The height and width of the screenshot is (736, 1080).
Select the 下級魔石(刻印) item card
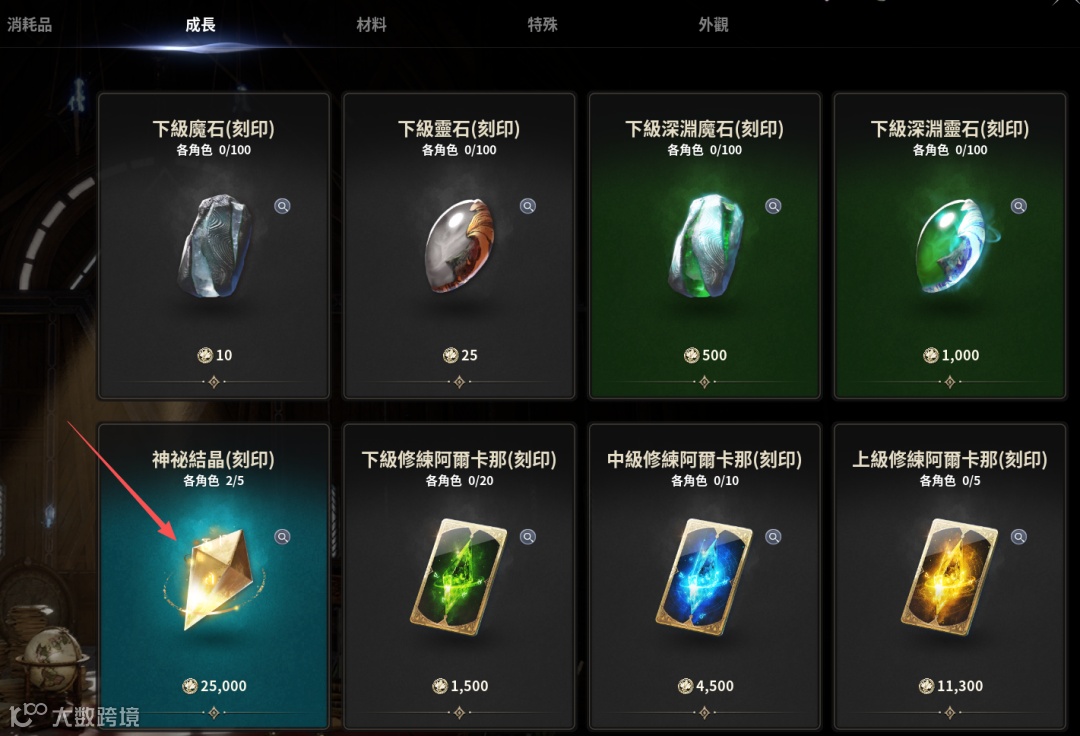click(x=213, y=245)
